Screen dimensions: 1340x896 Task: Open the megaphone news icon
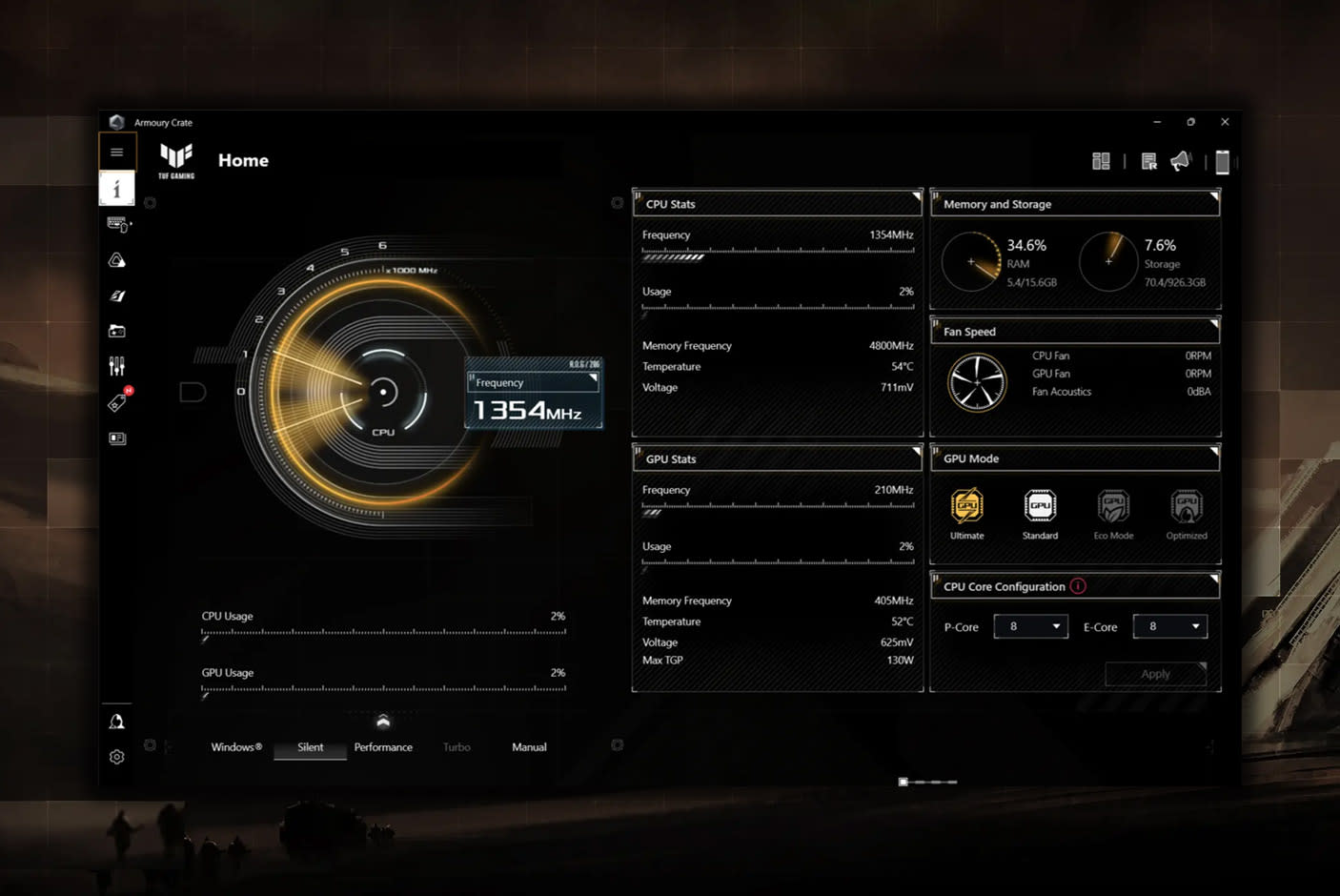(x=1180, y=161)
